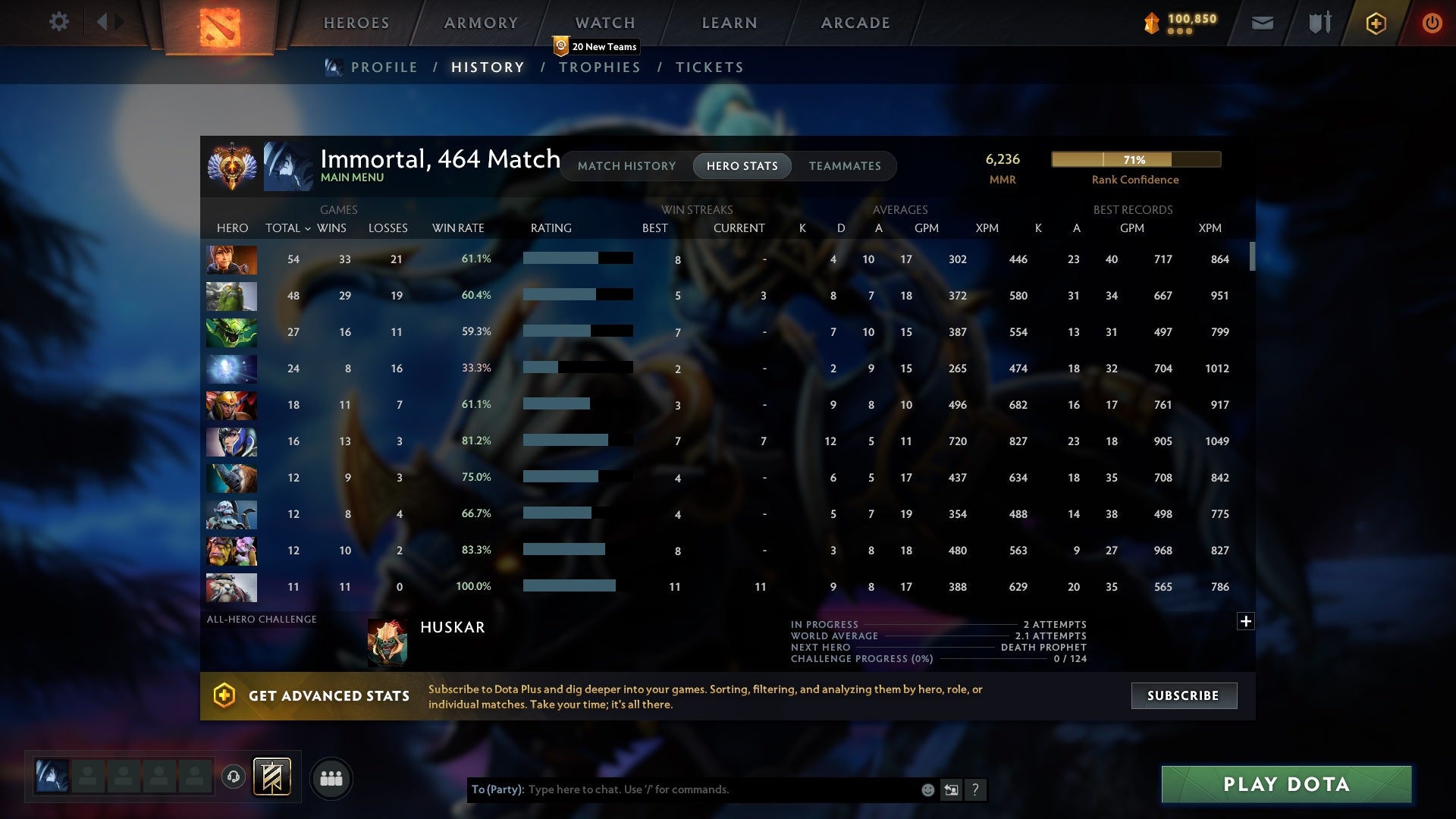Expand the Total column sort dropdown
Screen dimensions: 1456x819
(307, 227)
